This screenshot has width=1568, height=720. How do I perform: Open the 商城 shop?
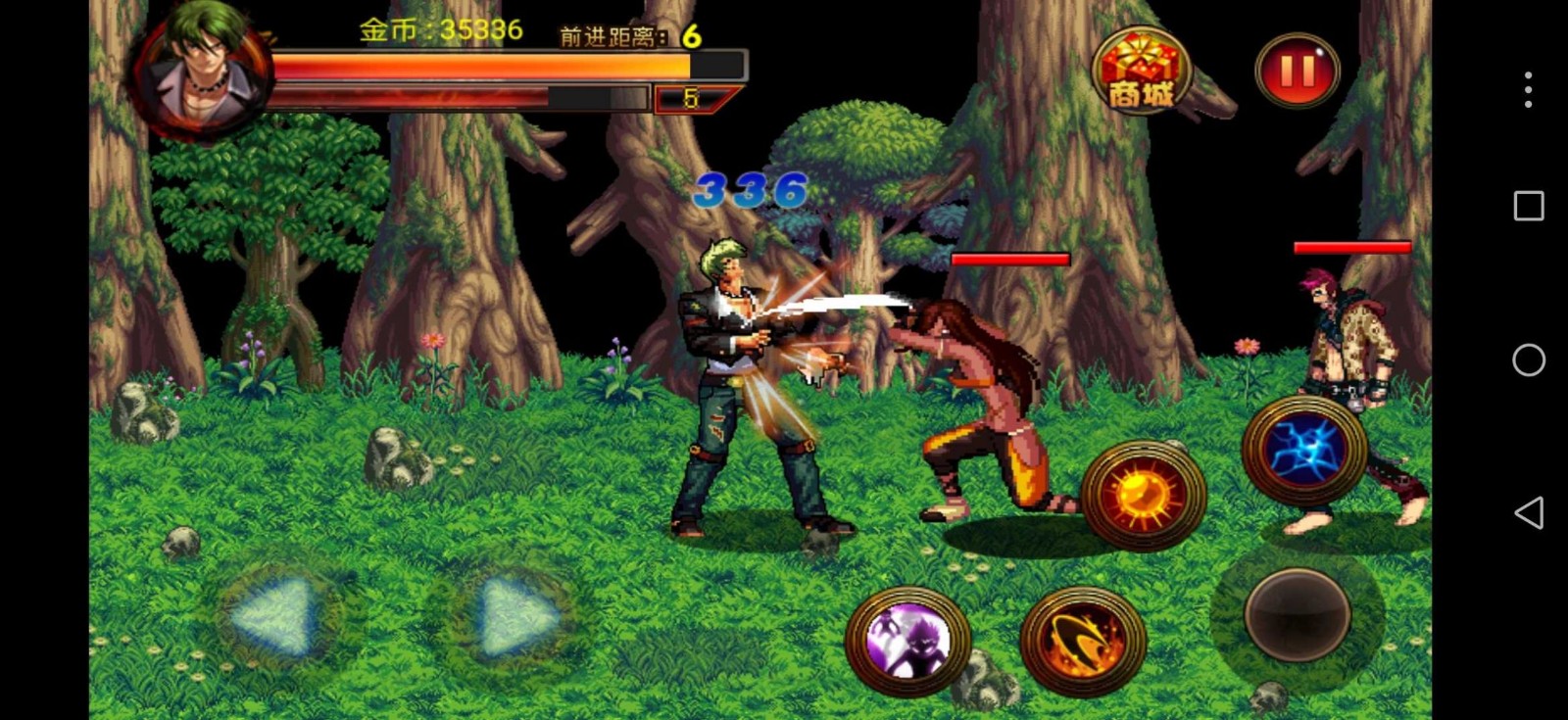pyautogui.click(x=1140, y=71)
